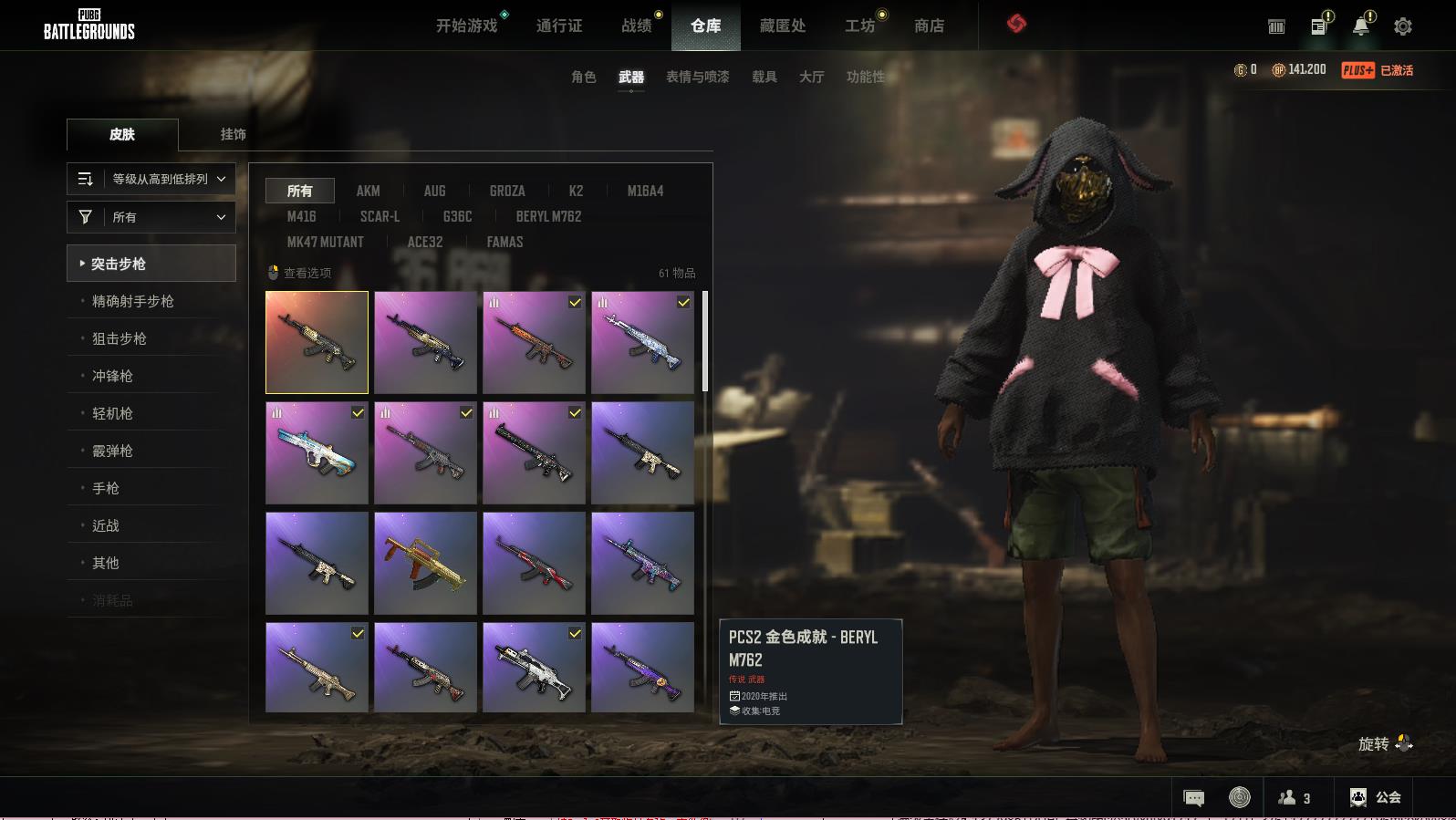Switch to the 通行证 pass tab
1456x820 pixels.
[558, 26]
